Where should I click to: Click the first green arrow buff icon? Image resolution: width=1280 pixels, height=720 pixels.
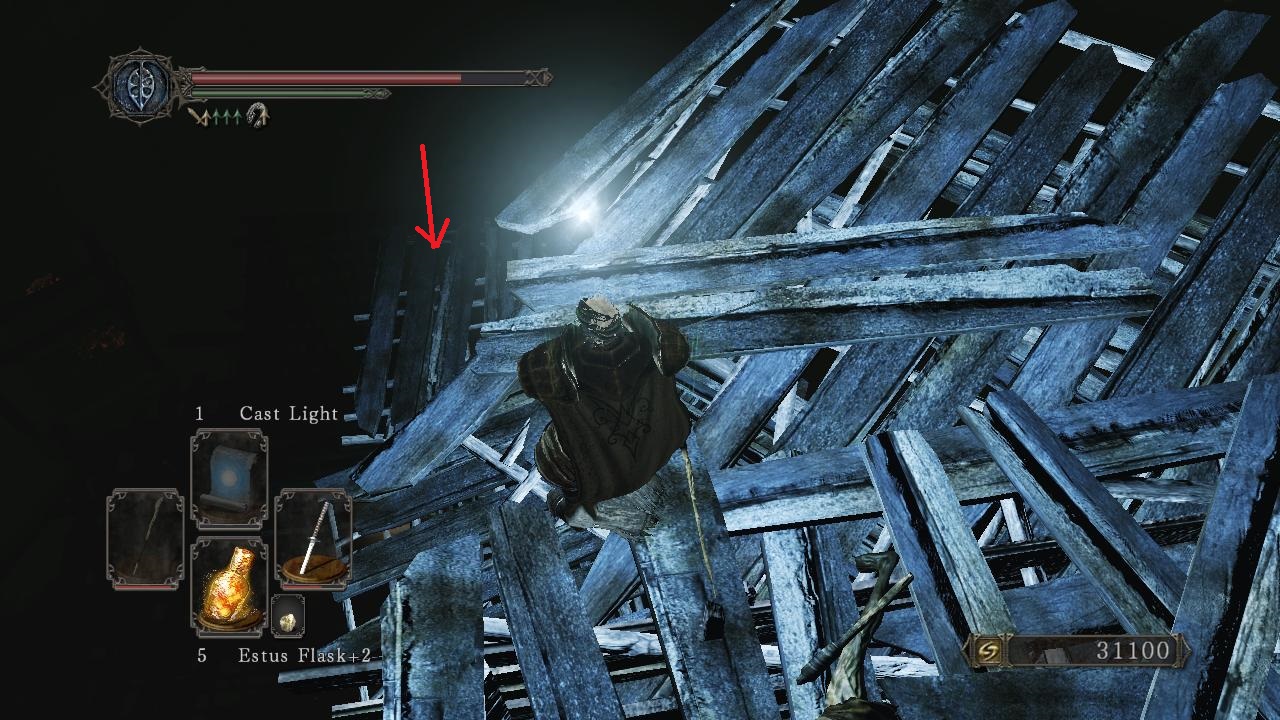(x=217, y=115)
